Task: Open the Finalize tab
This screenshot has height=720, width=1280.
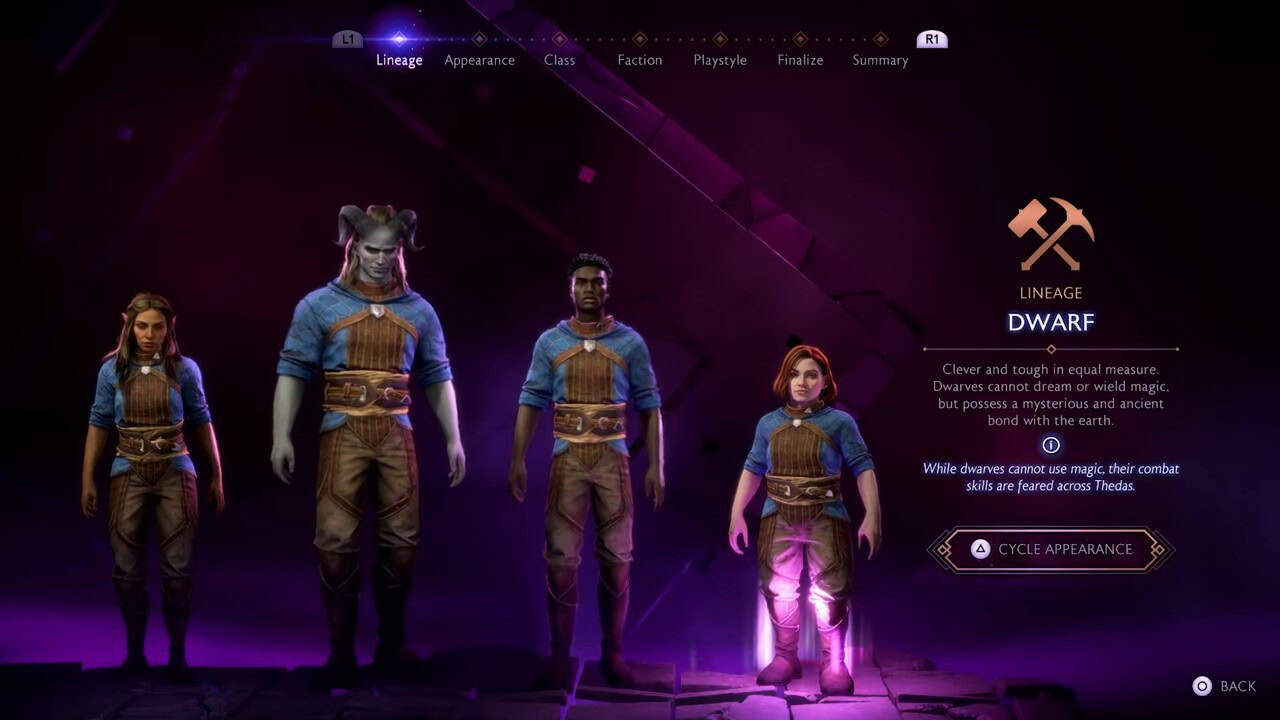Action: (x=799, y=60)
